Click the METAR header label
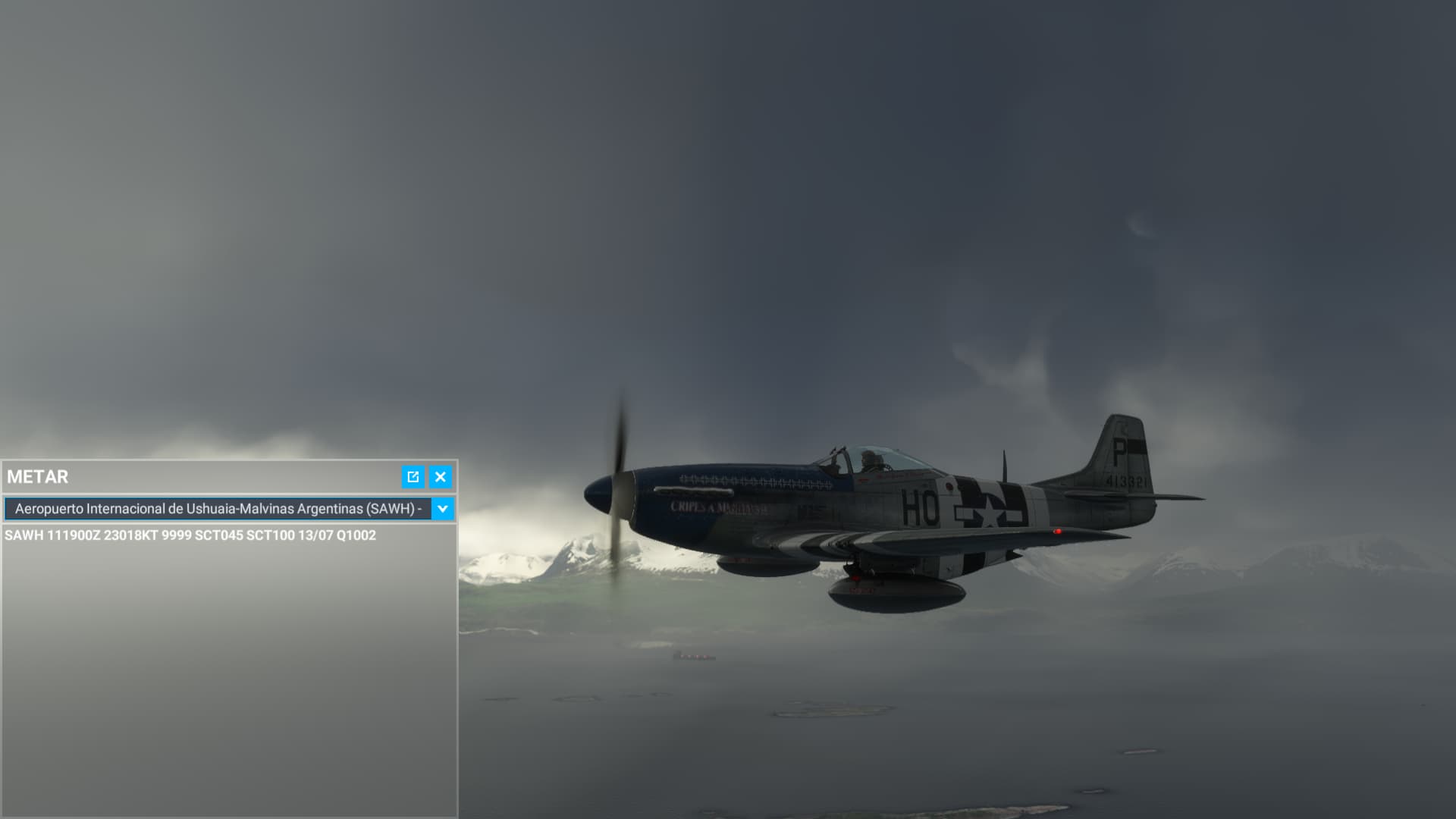This screenshot has height=819, width=1456. (x=36, y=477)
